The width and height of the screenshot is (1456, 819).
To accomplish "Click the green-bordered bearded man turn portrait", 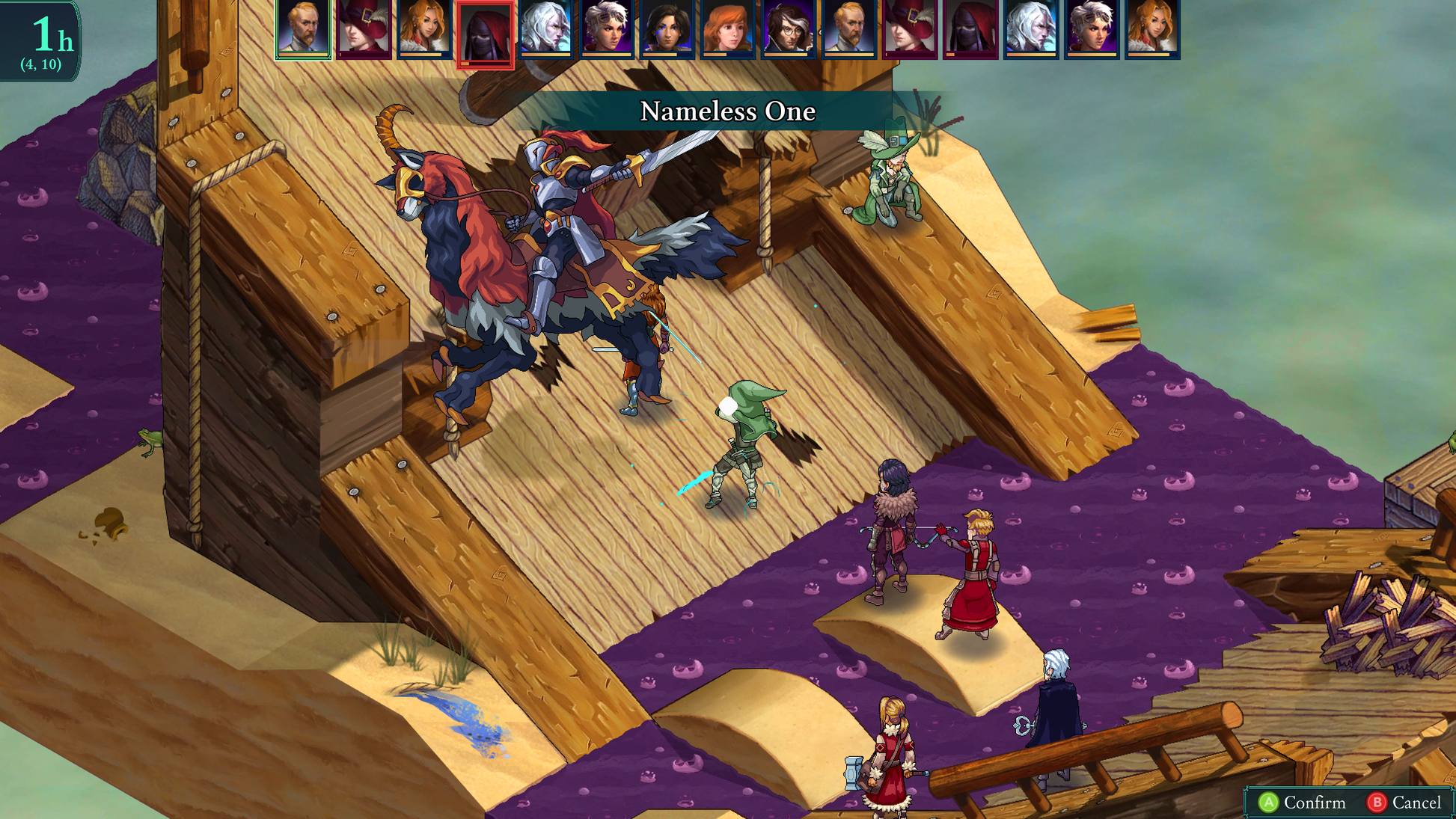I will coord(303,28).
